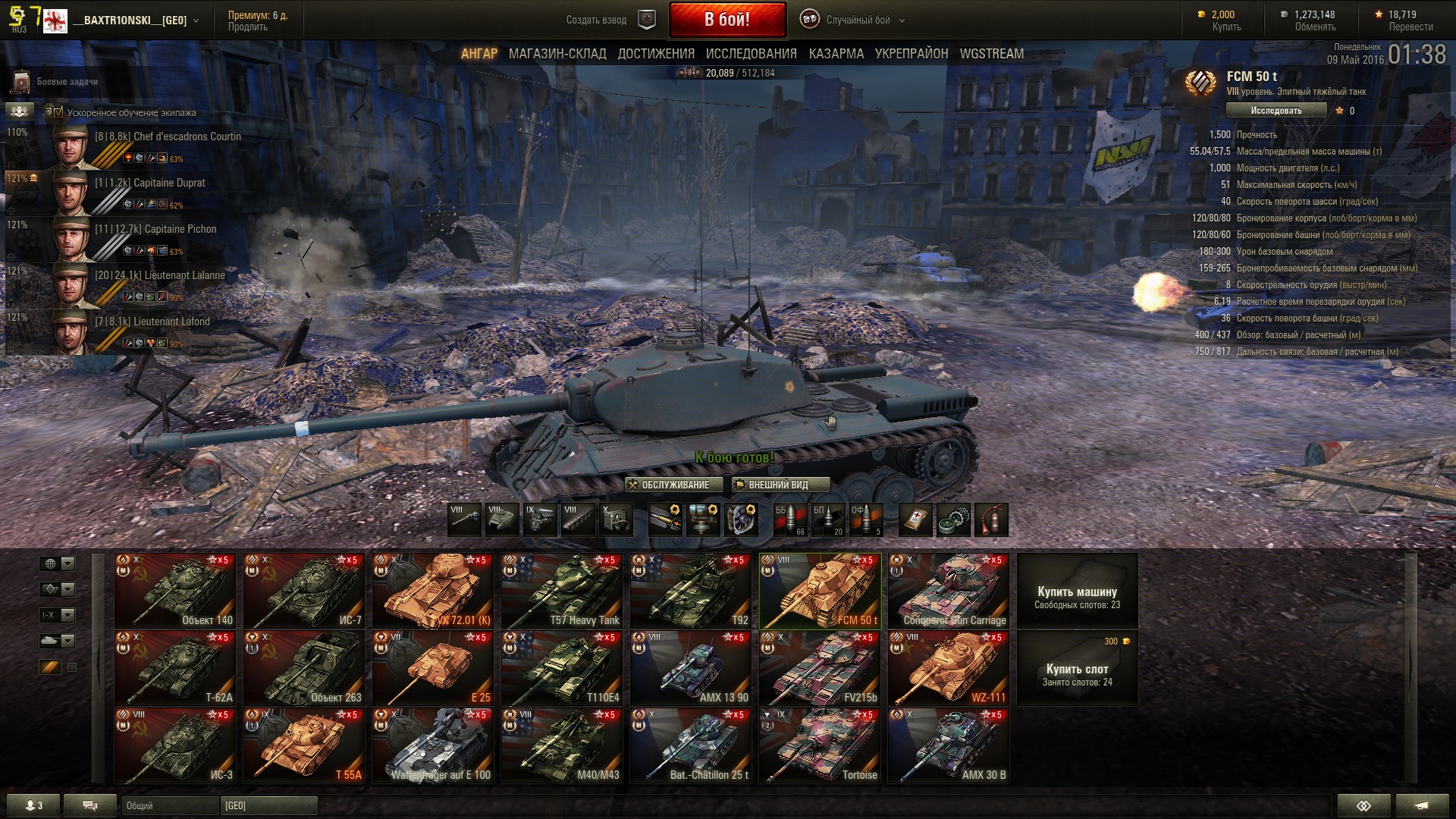Select the ИС-7 tank in the carousel
Image resolution: width=1456 pixels, height=819 pixels.
tap(303, 591)
